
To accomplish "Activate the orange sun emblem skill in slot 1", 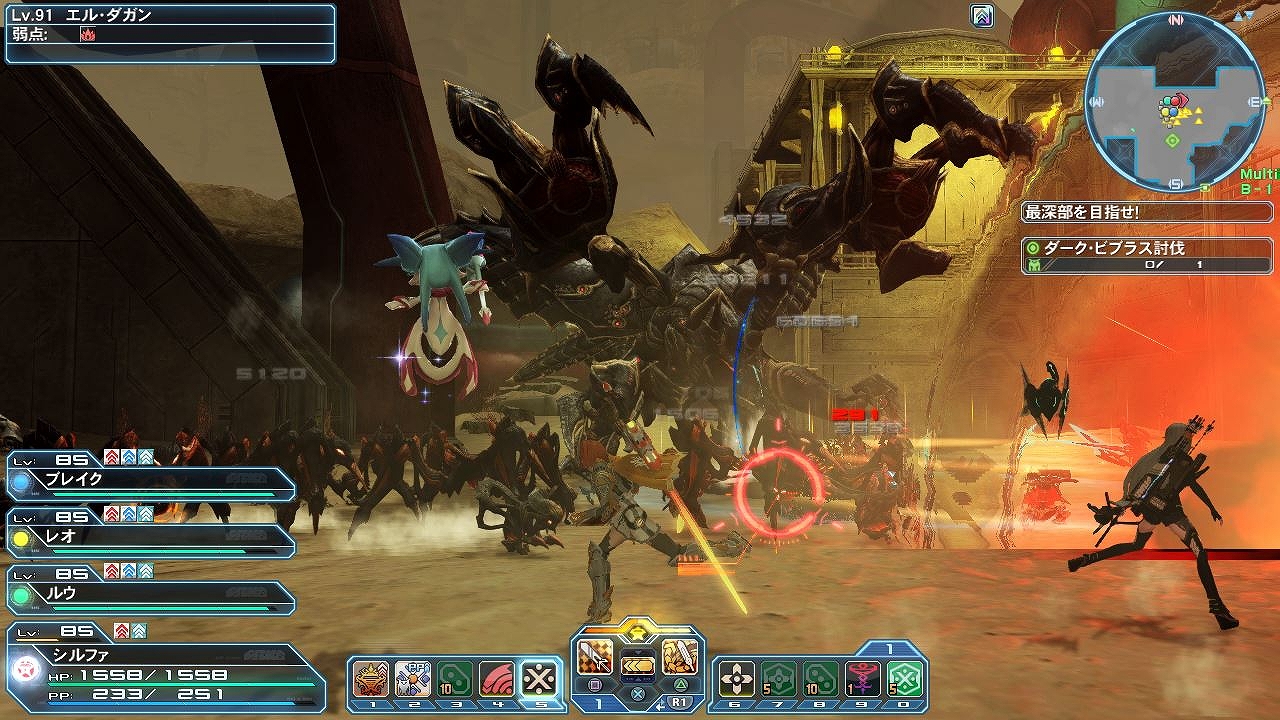I will pos(371,679).
